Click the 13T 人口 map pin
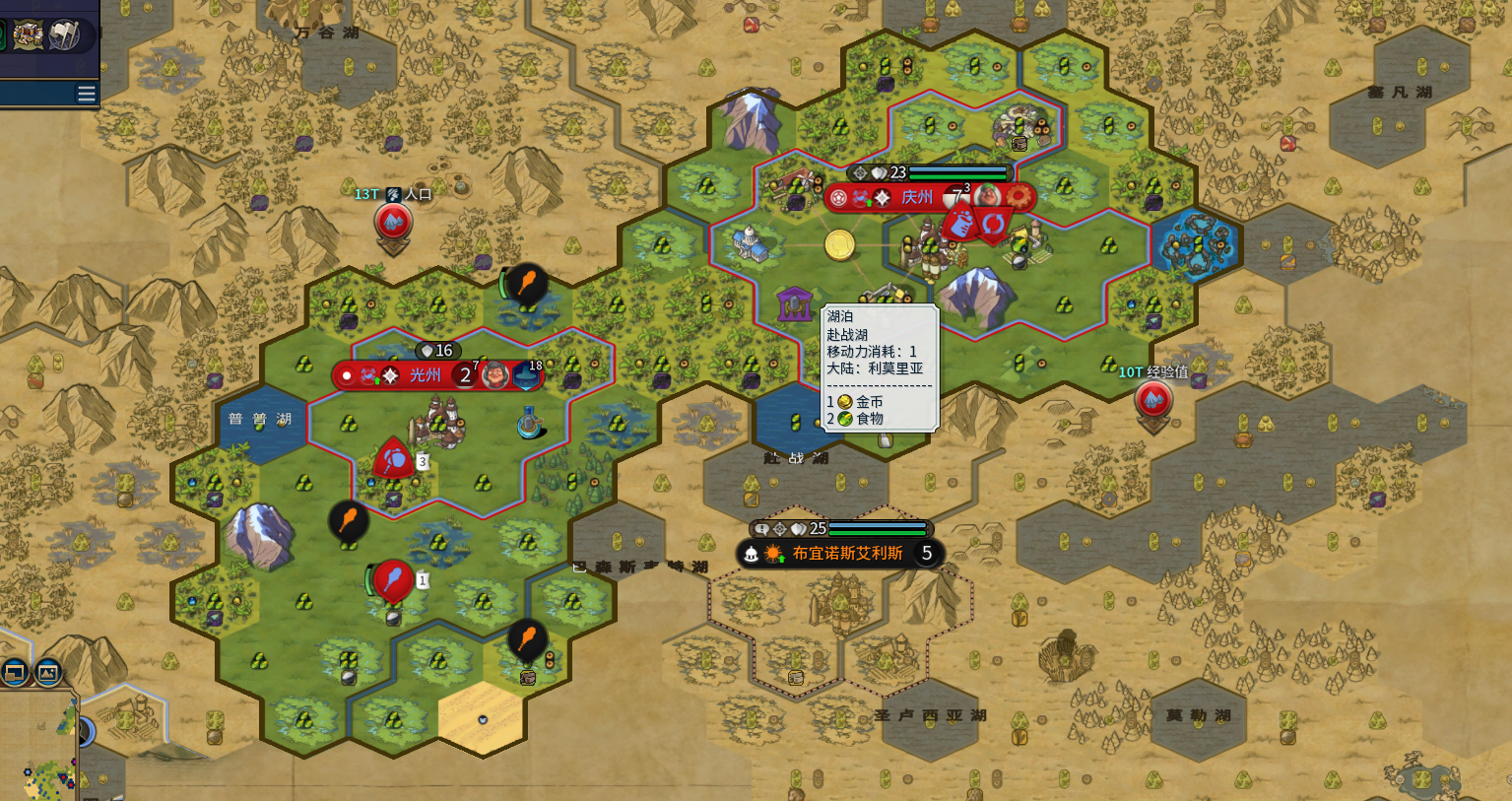Viewport: 1512px width, 801px height. point(393,224)
